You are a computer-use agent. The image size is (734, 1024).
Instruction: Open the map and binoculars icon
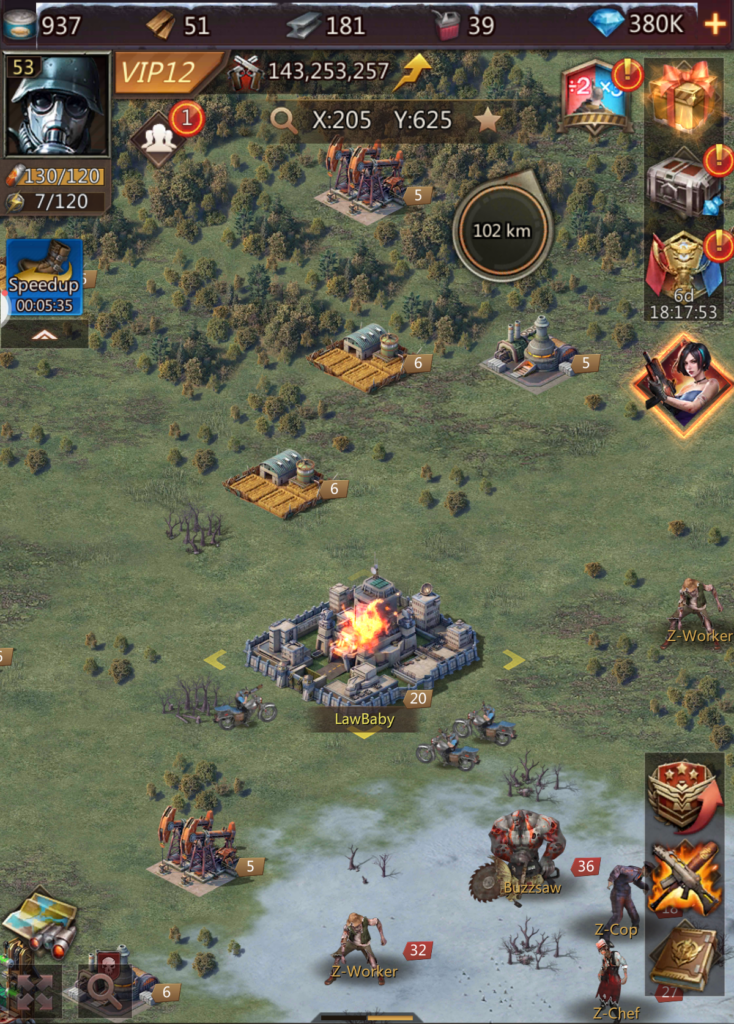pyautogui.click(x=40, y=918)
